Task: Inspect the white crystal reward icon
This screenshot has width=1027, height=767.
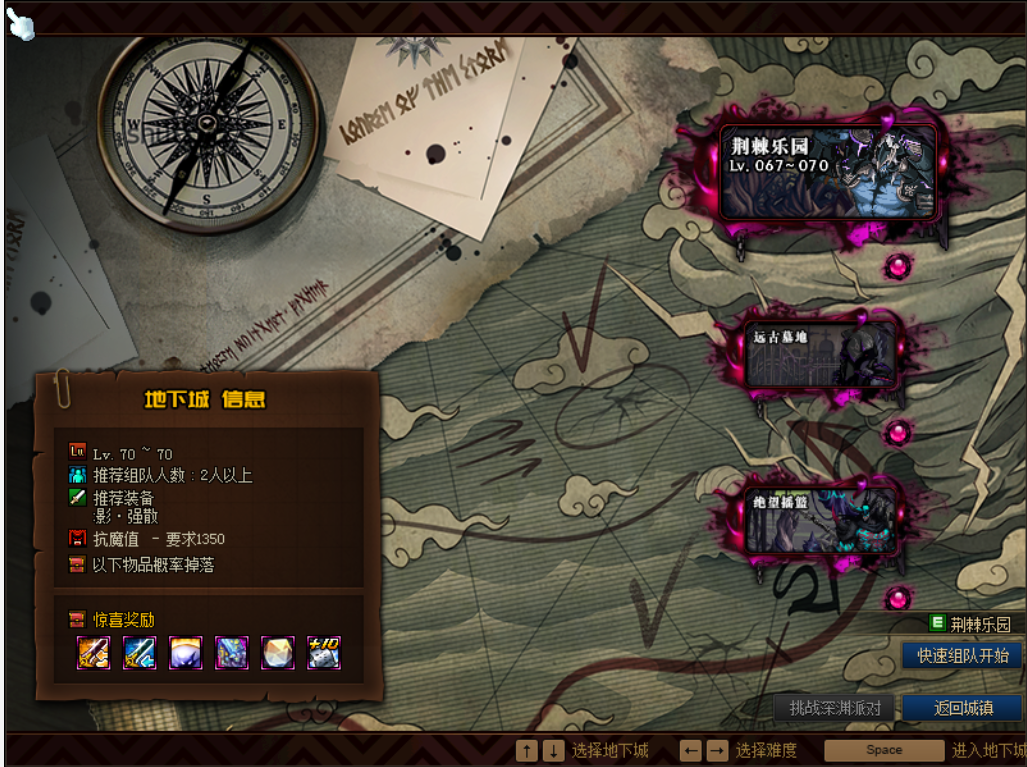Action: coord(278,652)
